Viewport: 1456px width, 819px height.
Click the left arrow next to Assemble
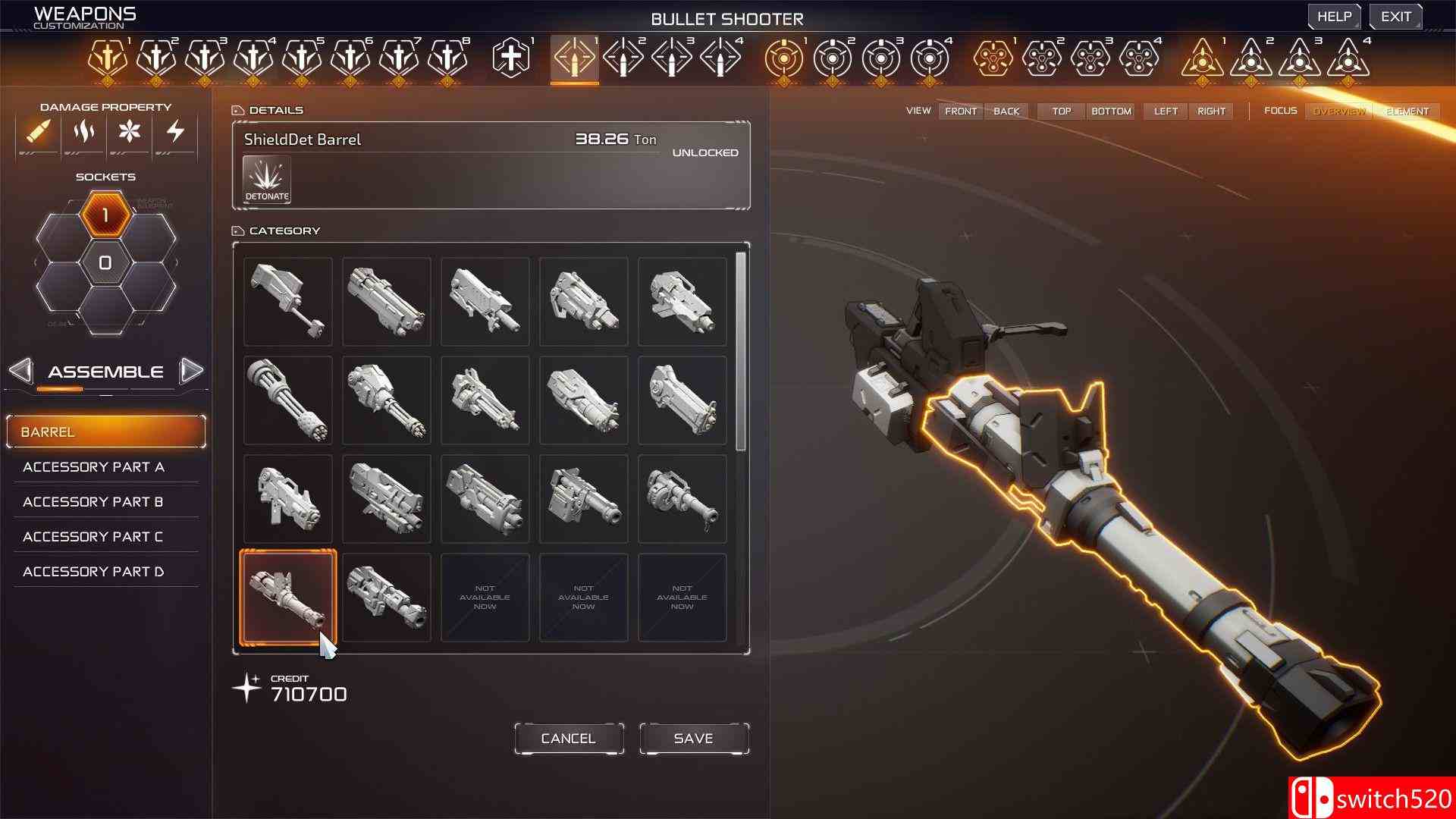20,371
